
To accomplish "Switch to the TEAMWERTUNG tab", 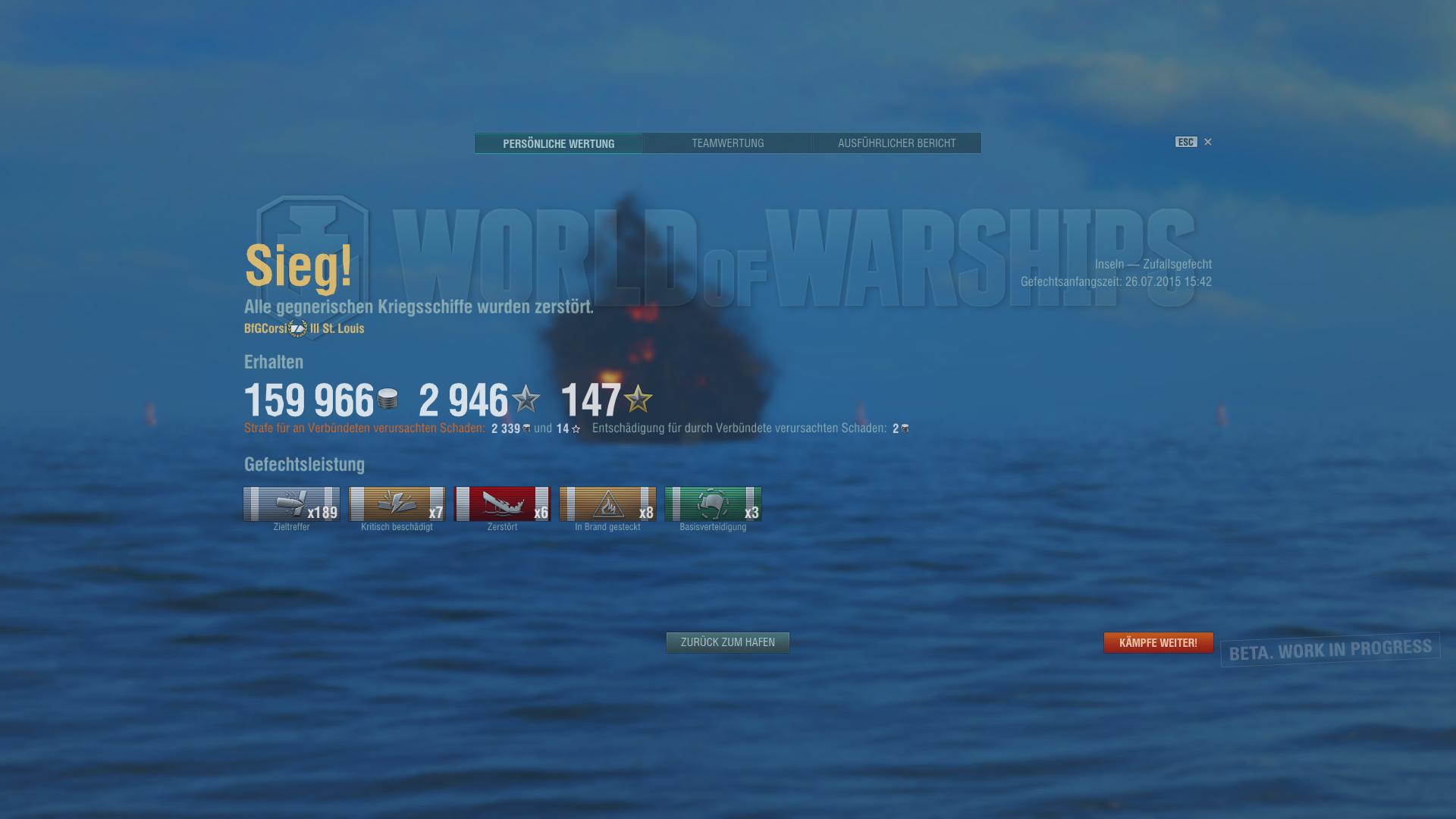I will point(727,143).
